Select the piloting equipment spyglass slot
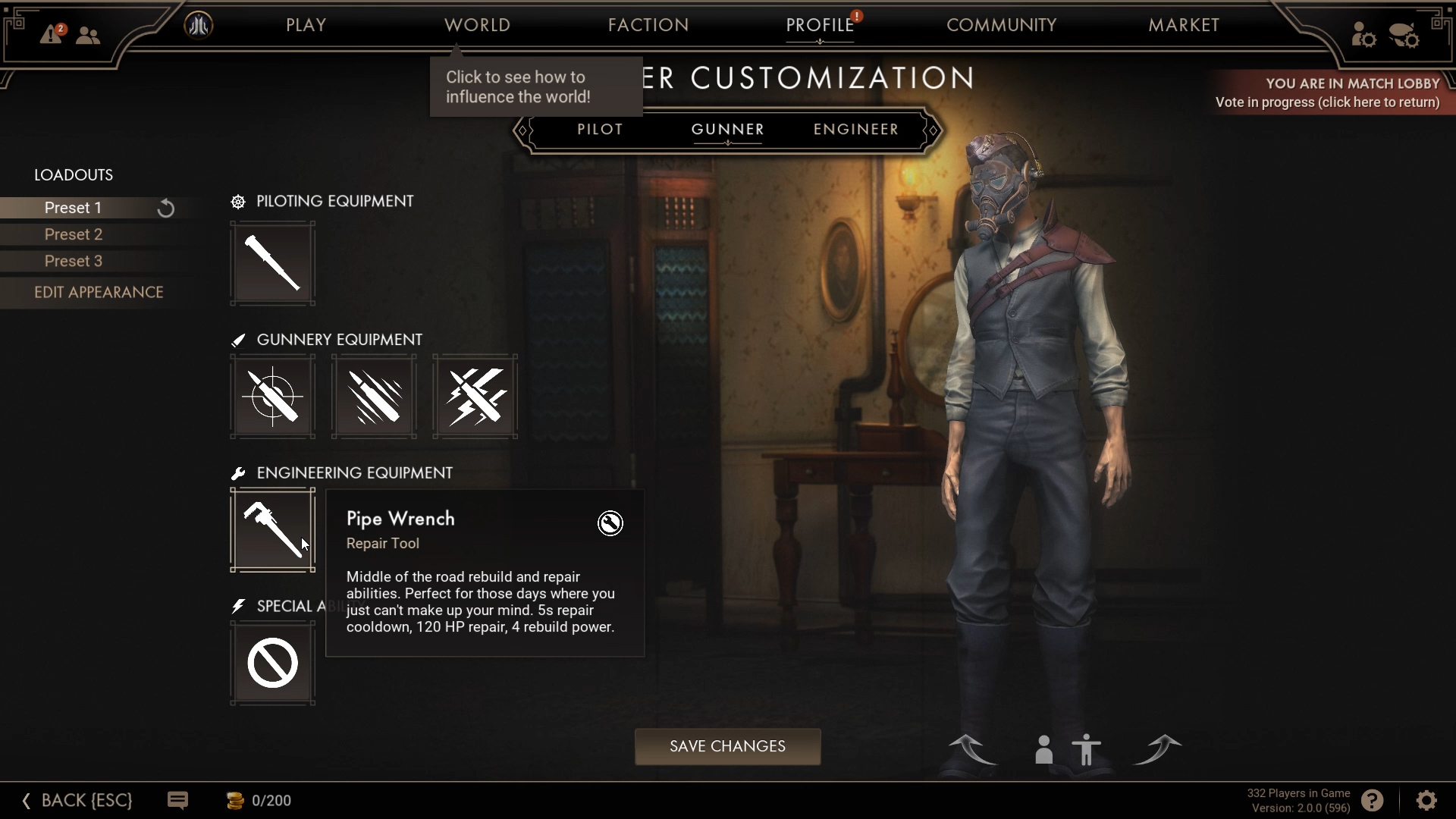The image size is (1456, 819). pos(272,263)
